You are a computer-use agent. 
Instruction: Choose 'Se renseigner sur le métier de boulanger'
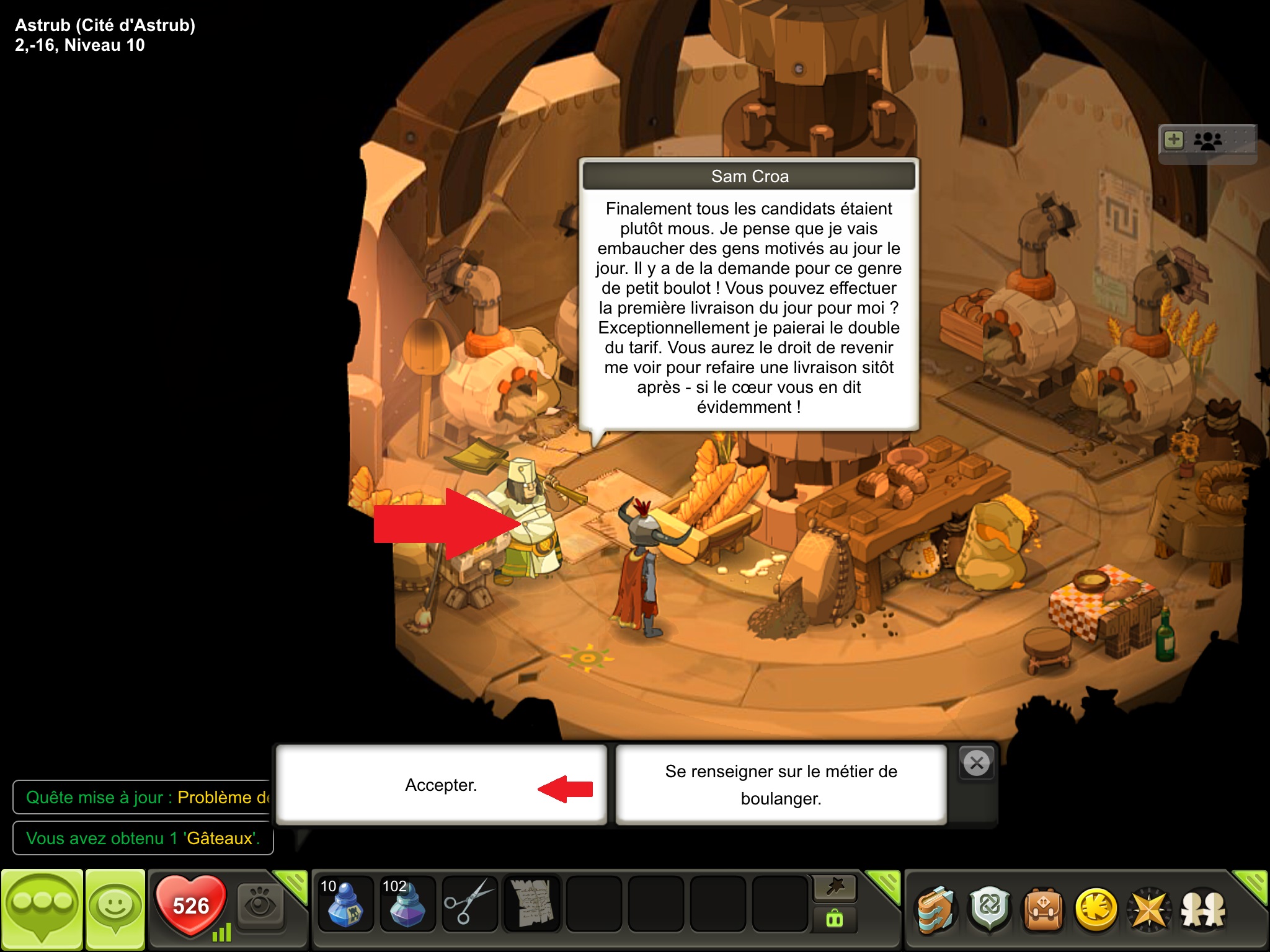781,785
